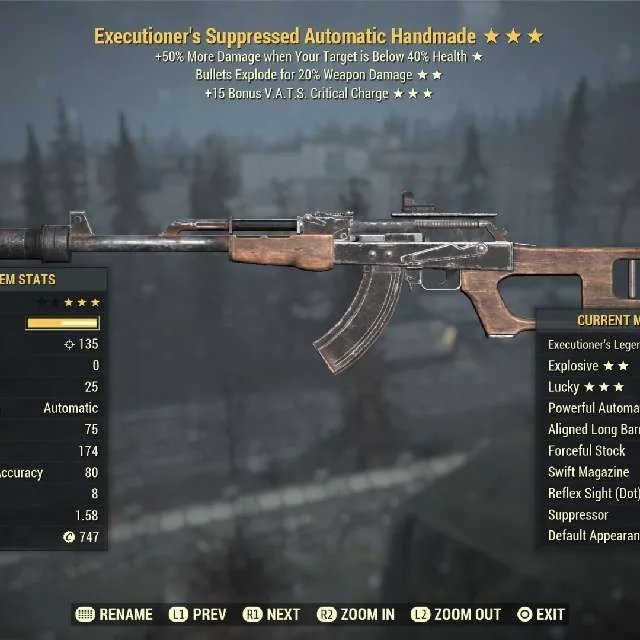Screen dimensions: 640x640
Task: Choose the Rename option
Action: click(115, 614)
